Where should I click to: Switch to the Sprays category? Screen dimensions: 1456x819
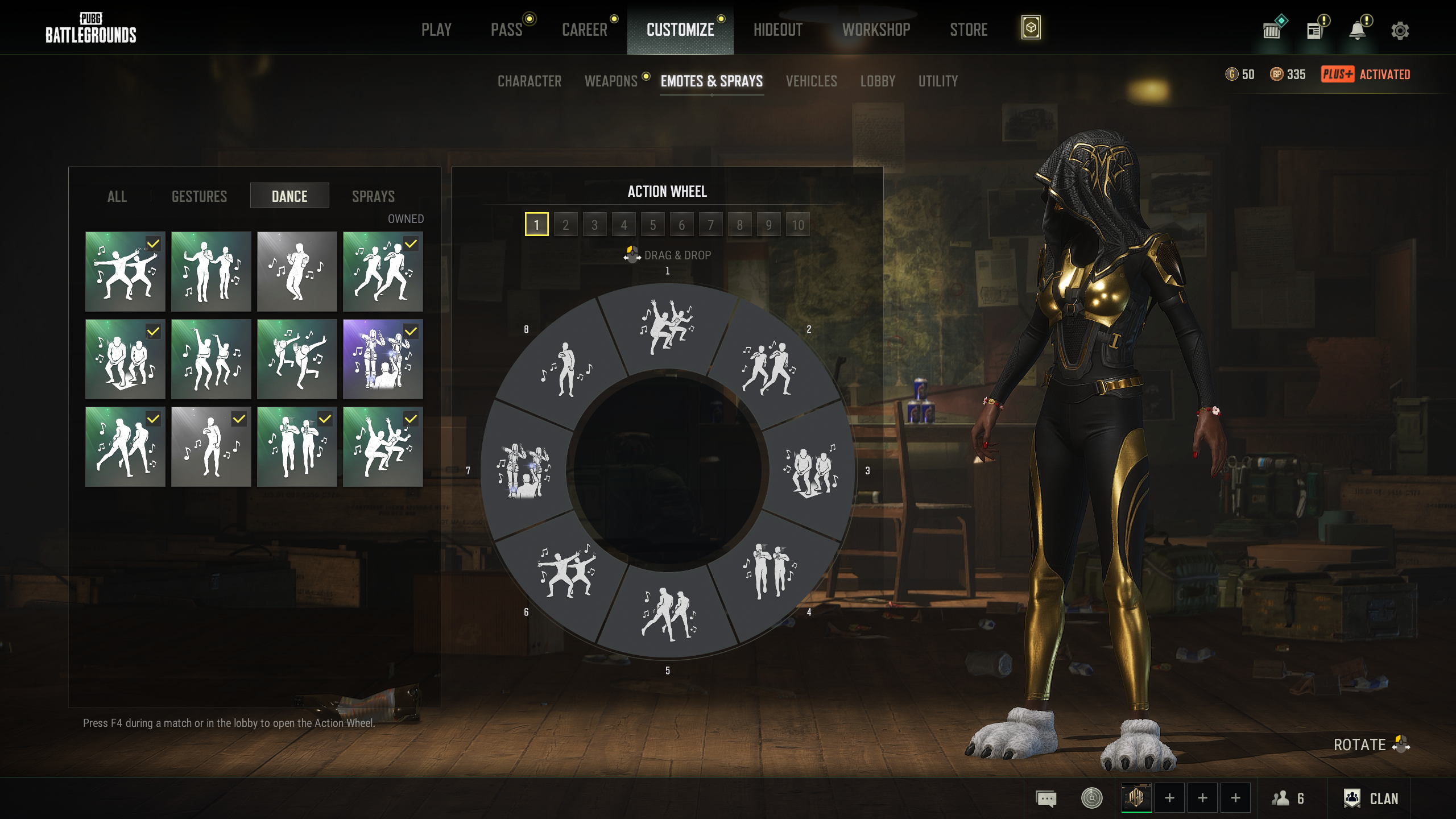coord(373,196)
